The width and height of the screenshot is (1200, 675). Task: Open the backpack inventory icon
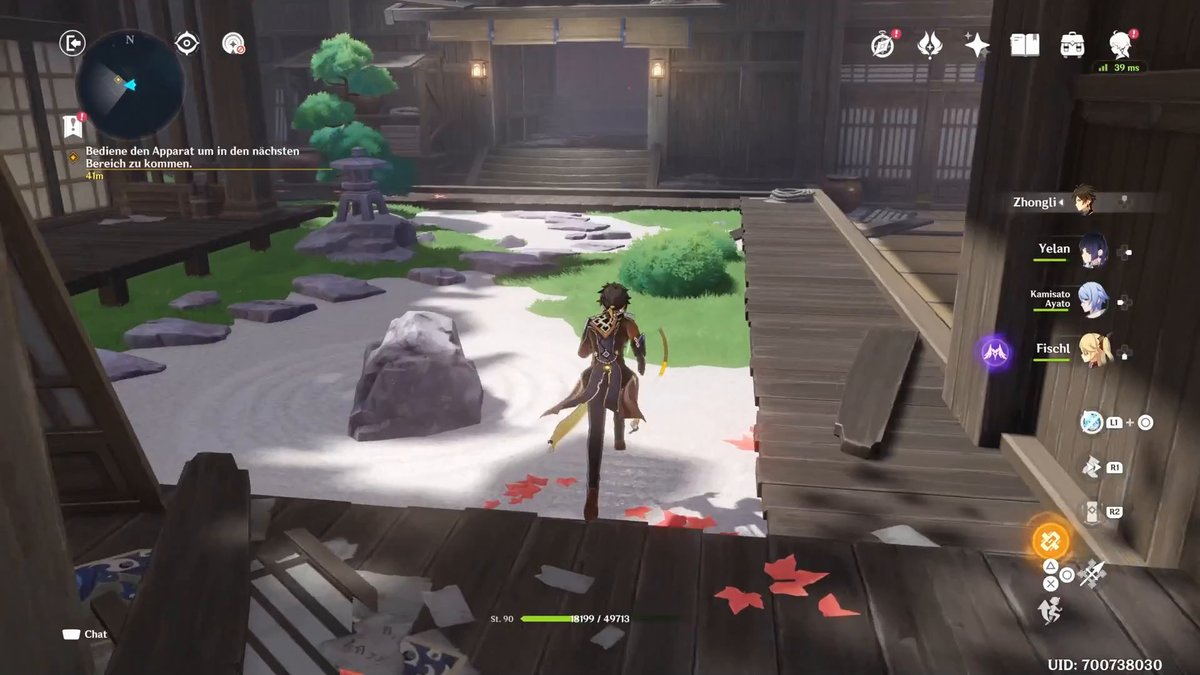point(1073,45)
